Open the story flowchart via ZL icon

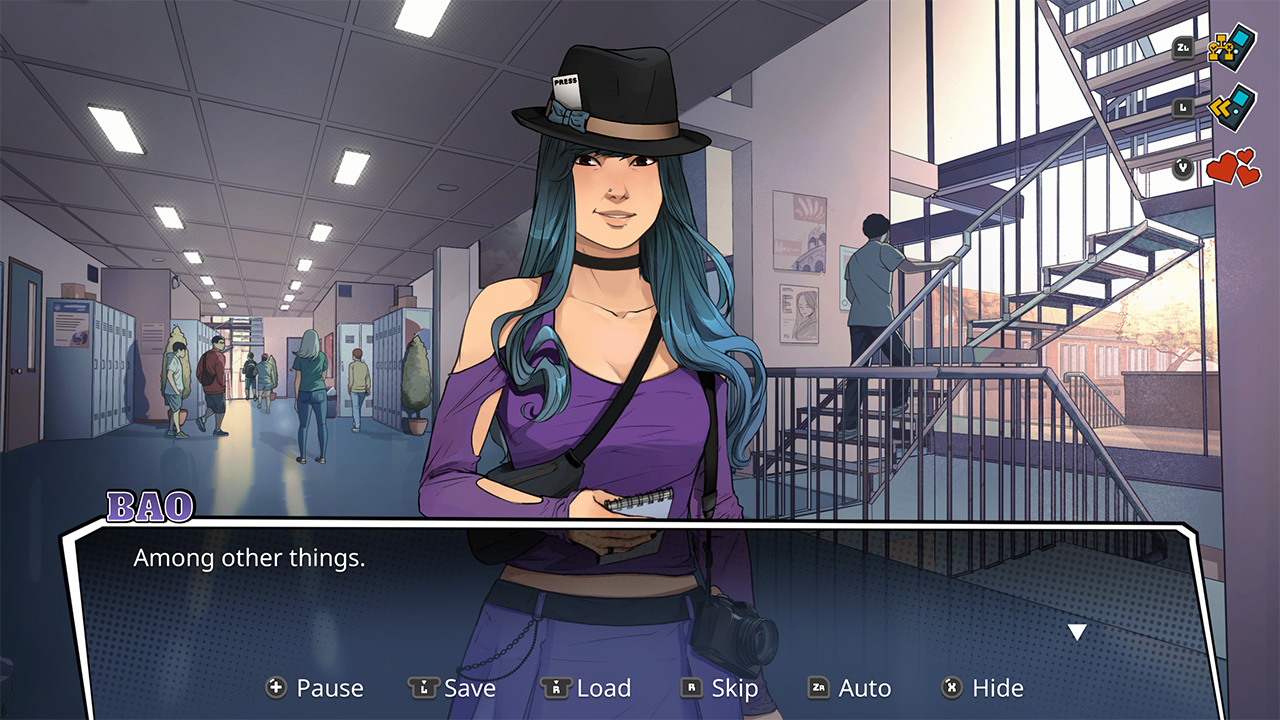pos(1232,46)
